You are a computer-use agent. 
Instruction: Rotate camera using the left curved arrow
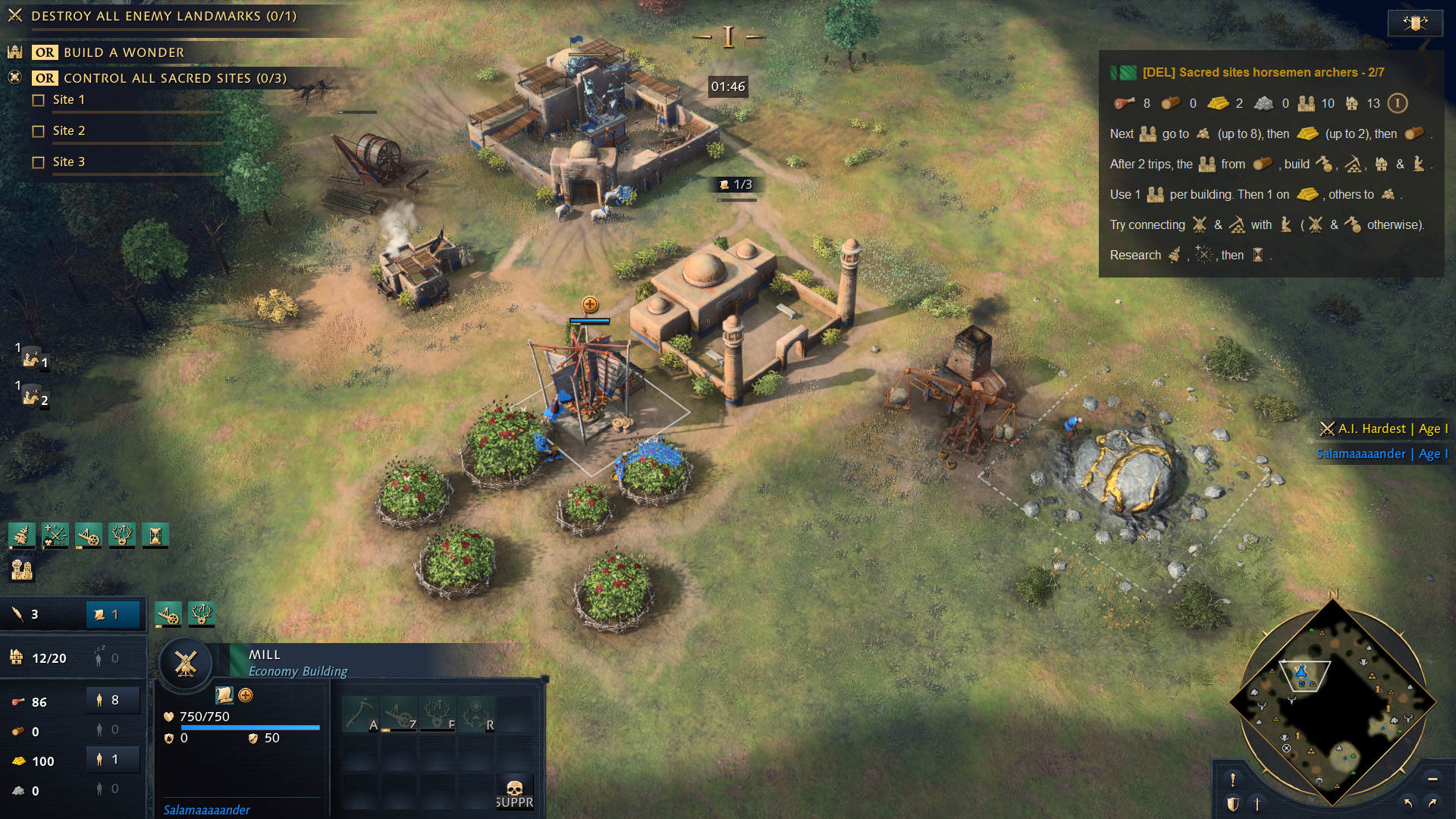[1407, 803]
